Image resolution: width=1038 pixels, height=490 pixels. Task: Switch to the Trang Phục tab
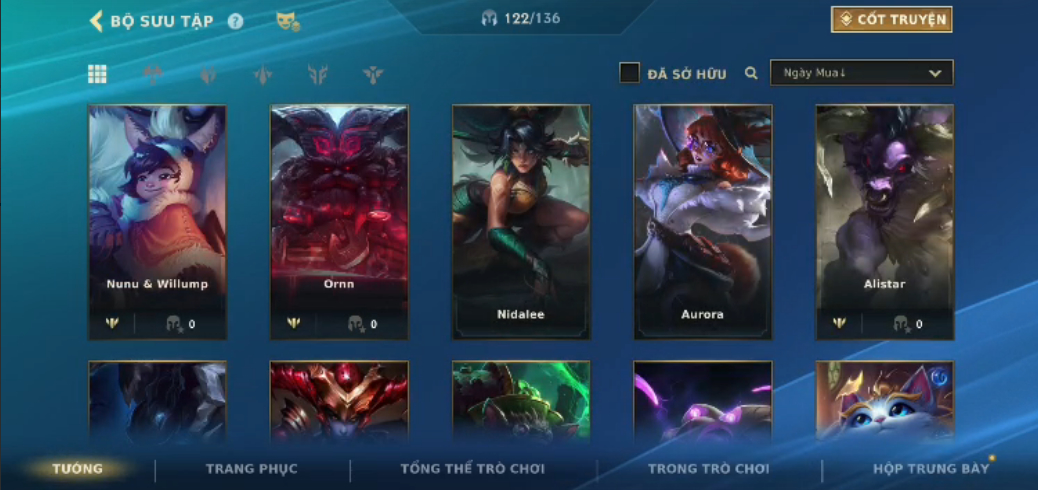252,468
